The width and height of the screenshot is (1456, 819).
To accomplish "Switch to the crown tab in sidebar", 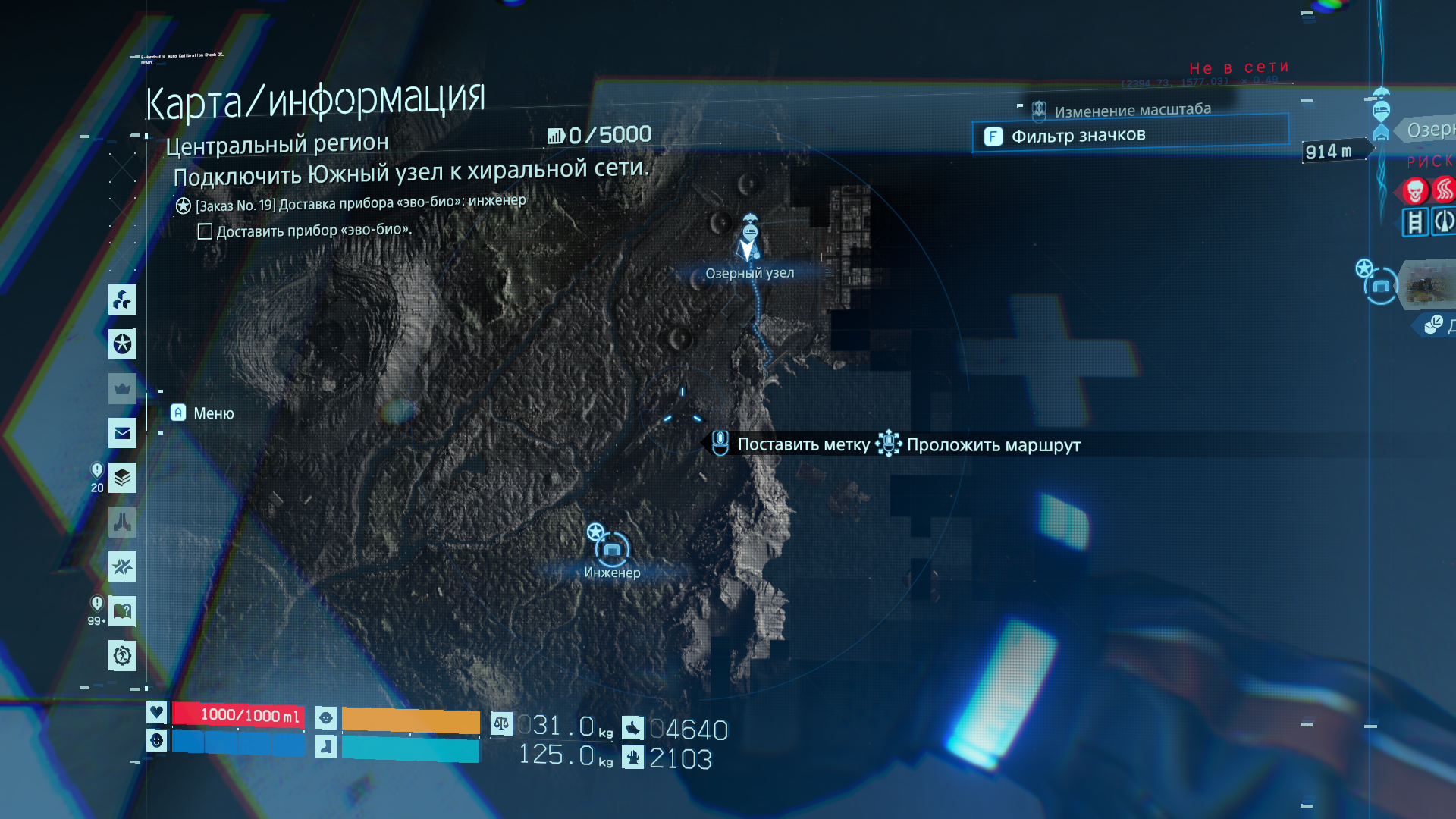I will pyautogui.click(x=122, y=389).
